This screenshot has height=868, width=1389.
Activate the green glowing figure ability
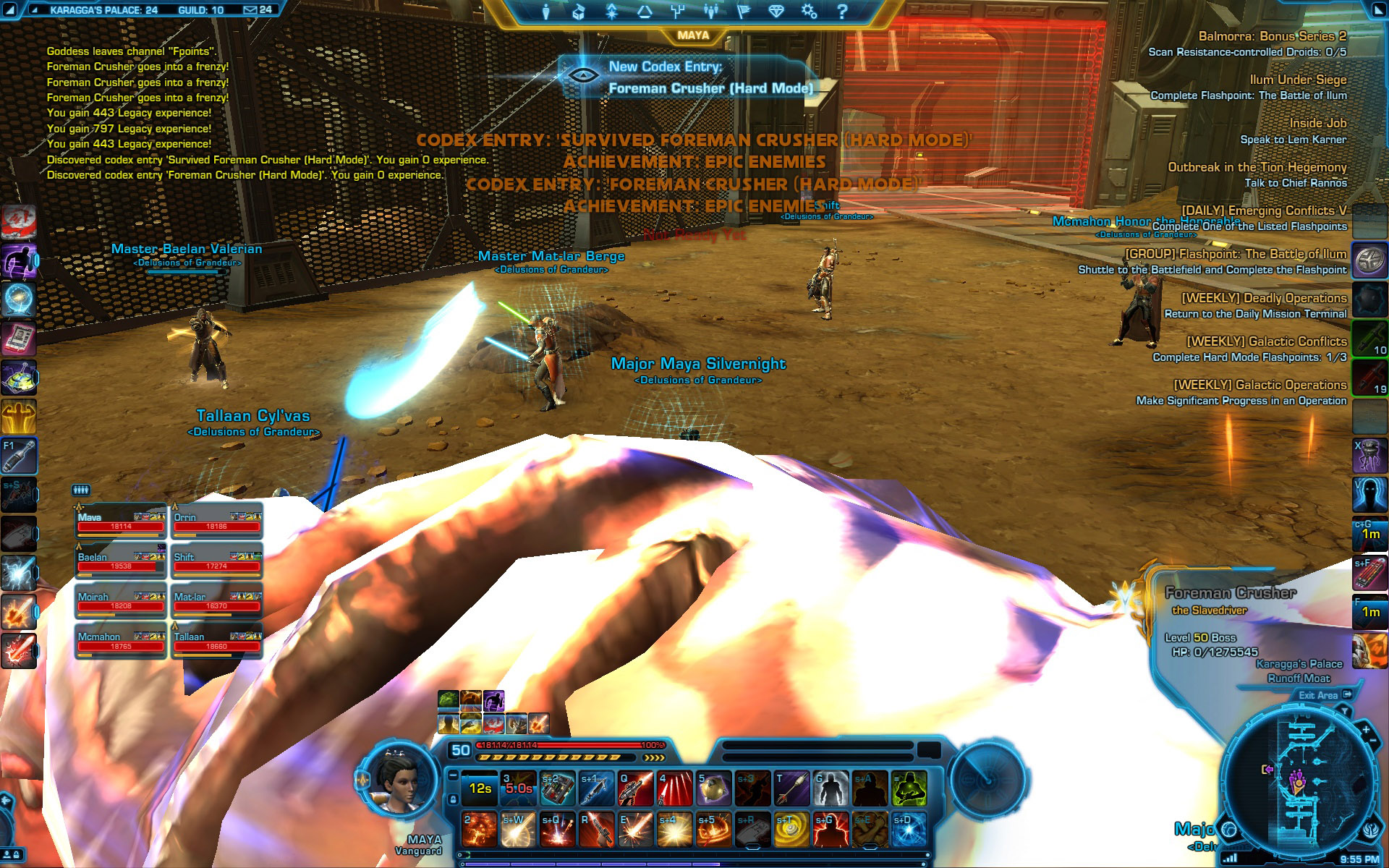[x=909, y=788]
